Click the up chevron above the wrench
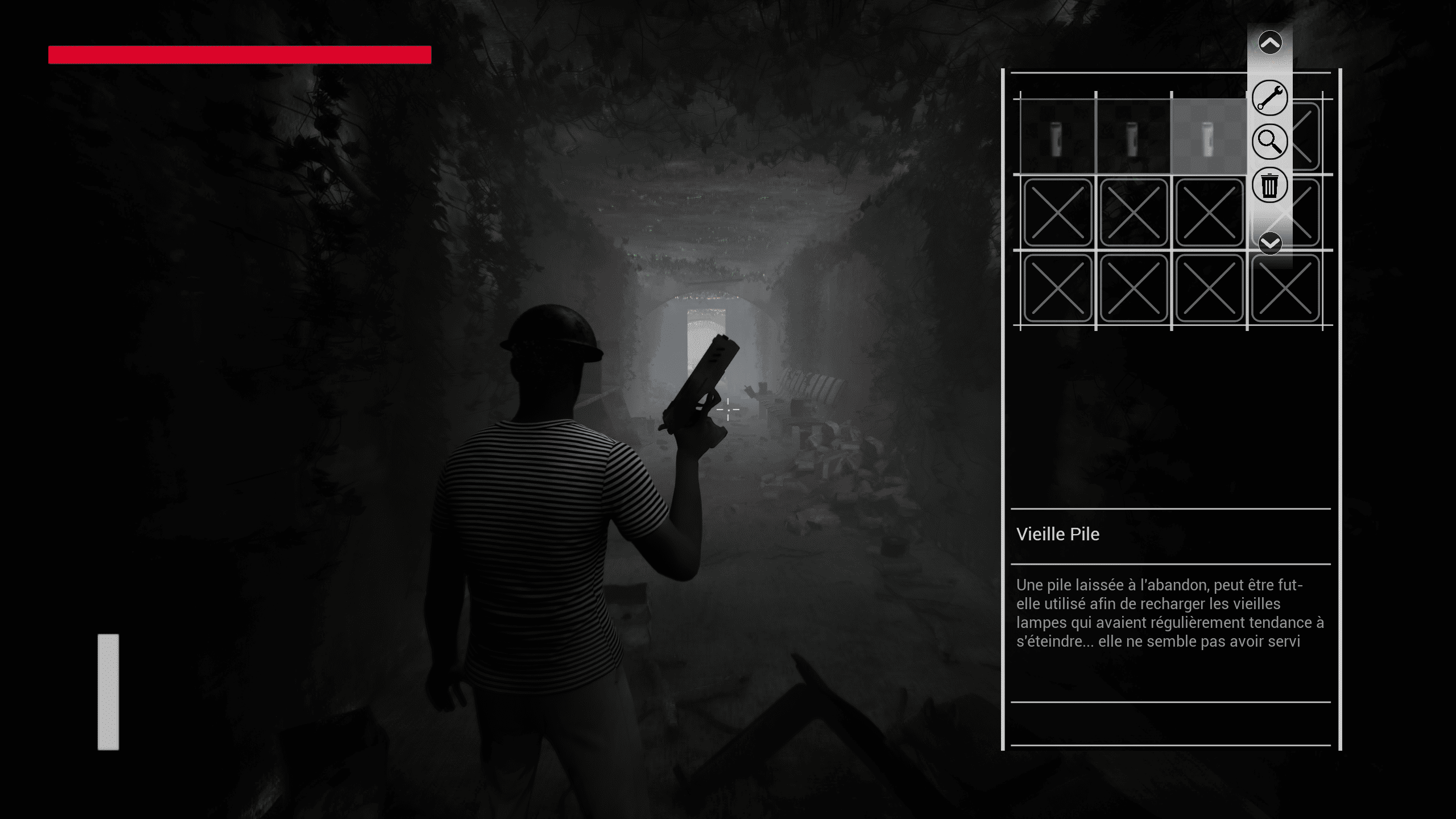Viewport: 1456px width, 819px height. point(1270,43)
